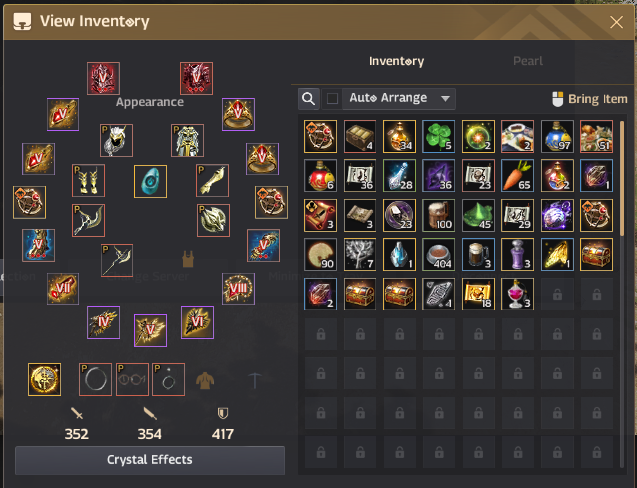The image size is (637, 488).
Task: Click the equipped gear slot marked VII
Action: coord(63,289)
